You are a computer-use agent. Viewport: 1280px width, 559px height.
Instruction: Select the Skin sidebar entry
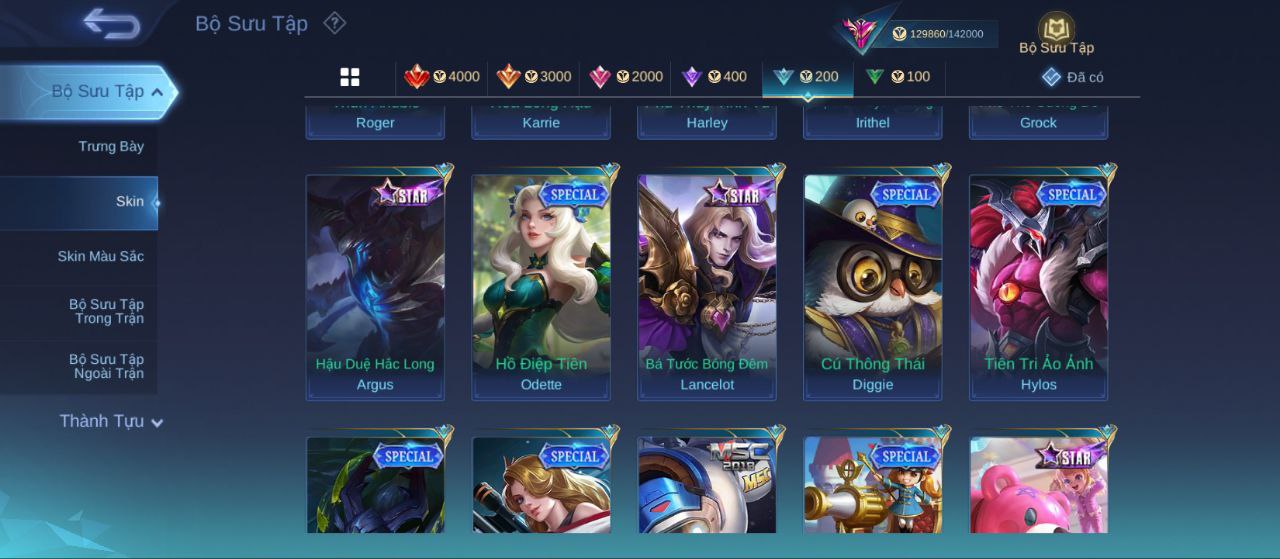(x=129, y=202)
